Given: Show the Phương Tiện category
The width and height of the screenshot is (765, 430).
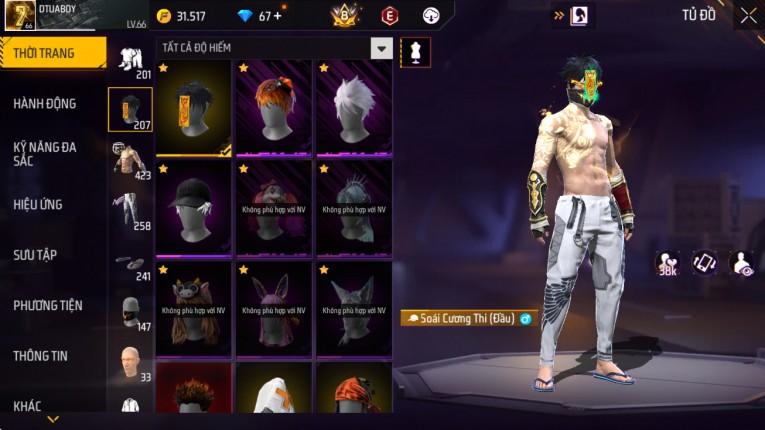Looking at the screenshot, I should click(x=48, y=305).
